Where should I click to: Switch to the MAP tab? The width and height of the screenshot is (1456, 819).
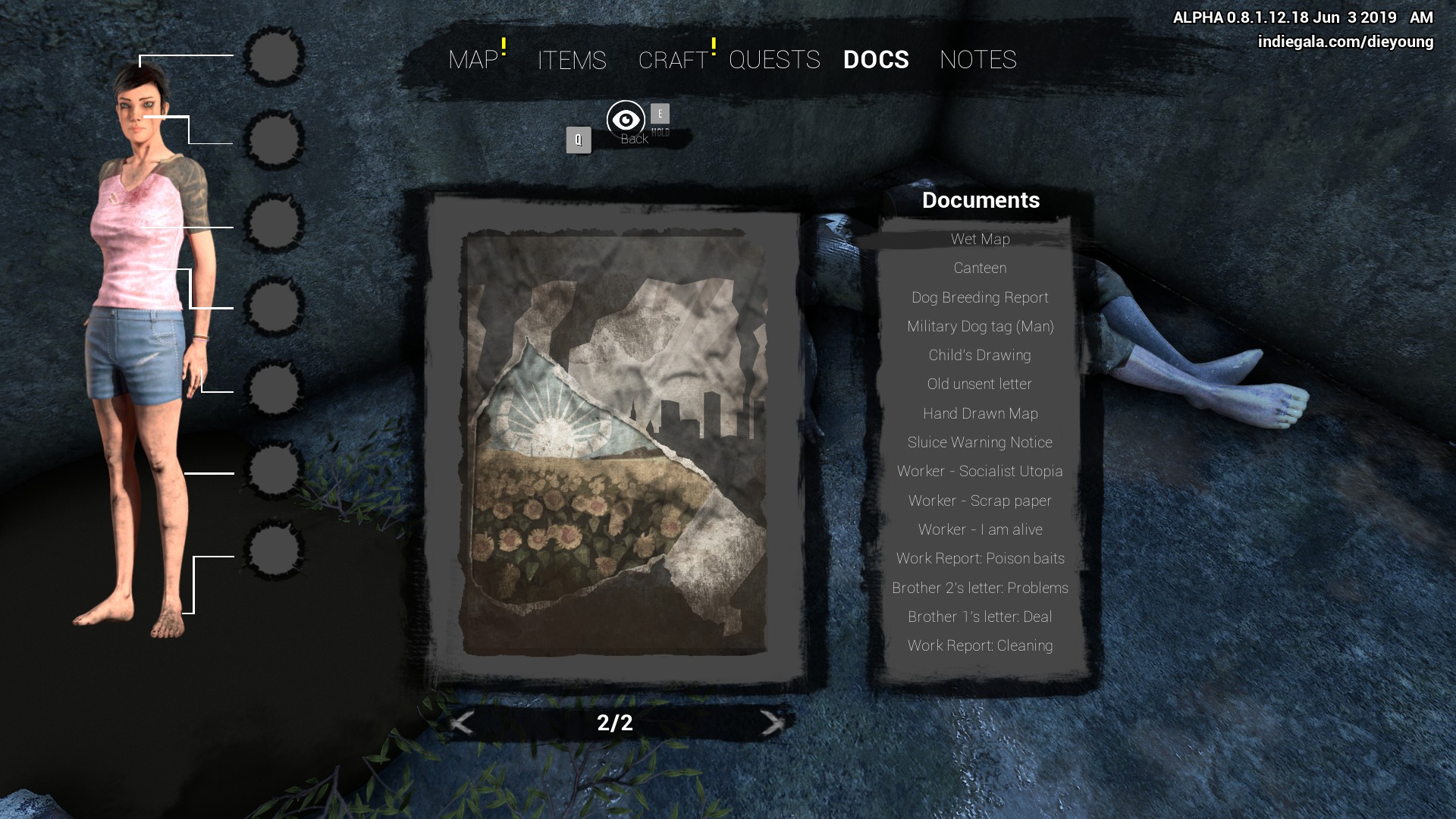point(473,60)
